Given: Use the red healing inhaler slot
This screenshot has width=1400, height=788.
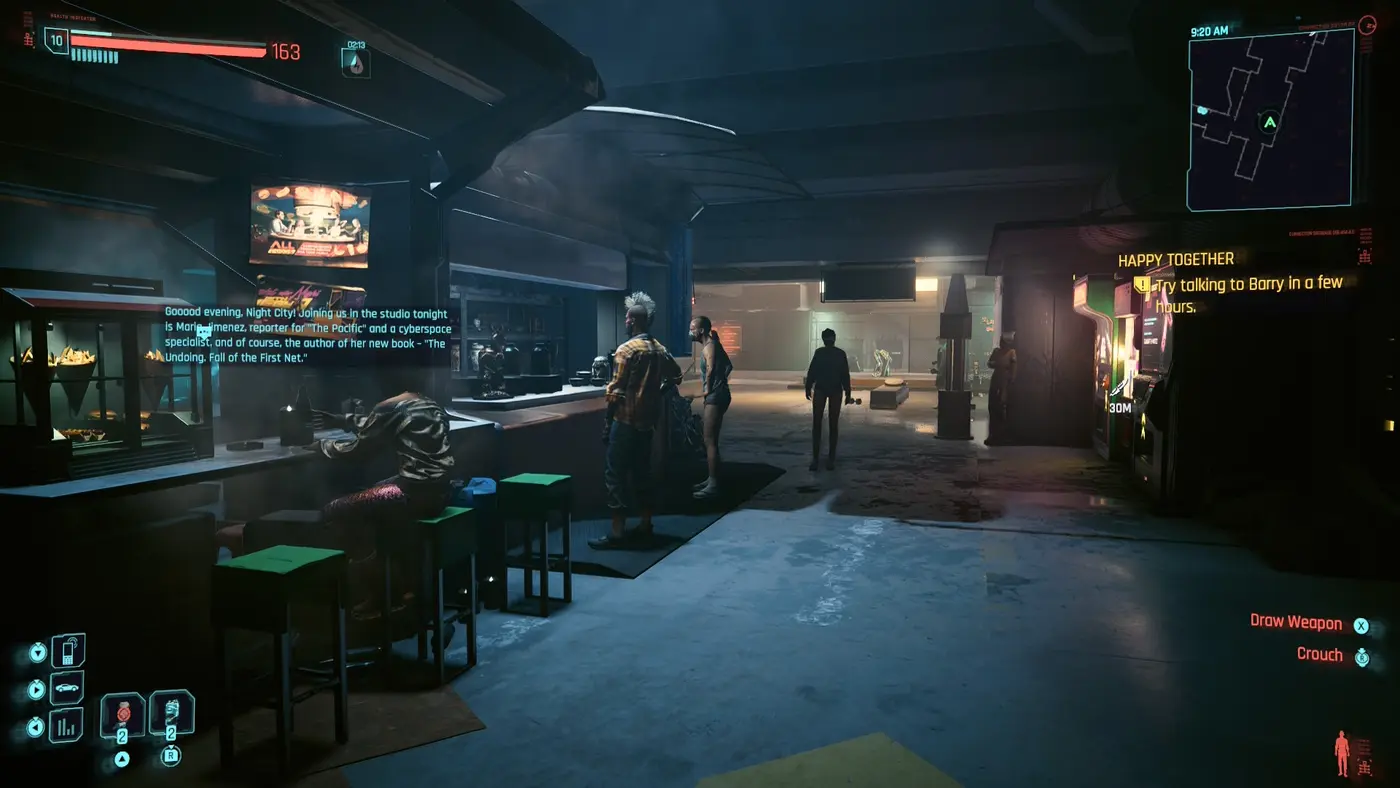Looking at the screenshot, I should (x=123, y=714).
